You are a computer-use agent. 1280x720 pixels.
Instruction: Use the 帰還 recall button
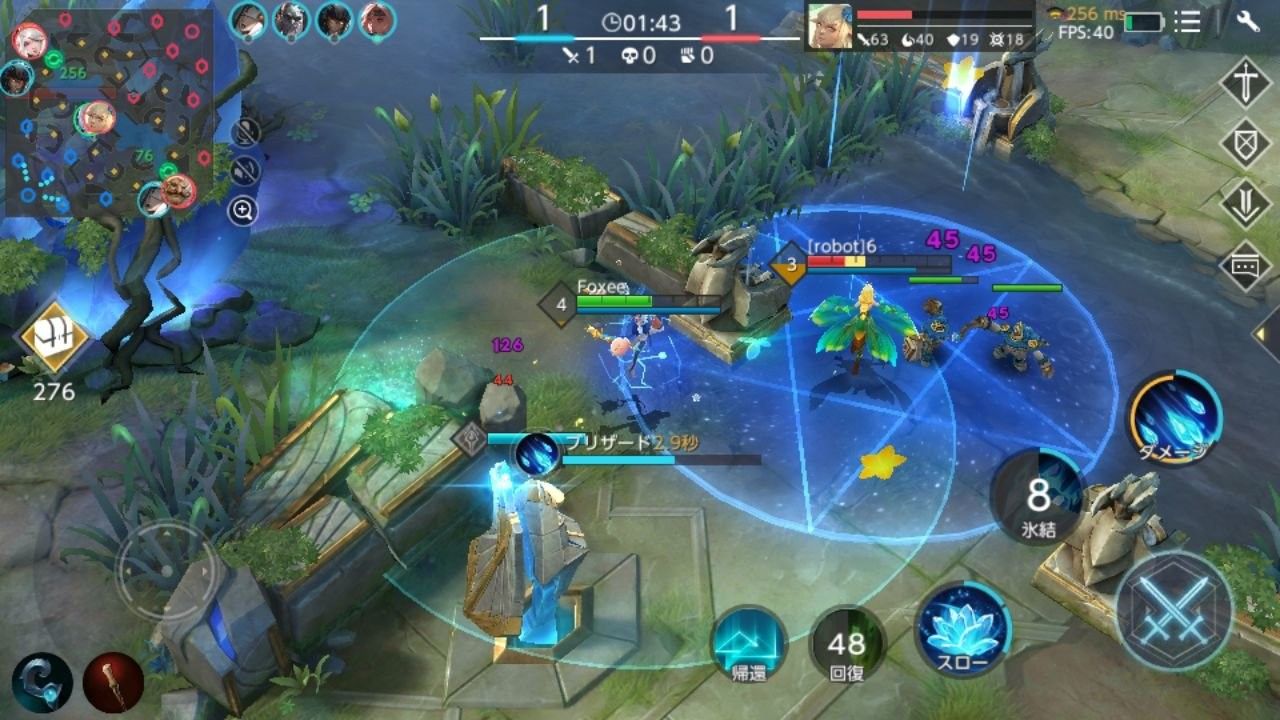749,643
